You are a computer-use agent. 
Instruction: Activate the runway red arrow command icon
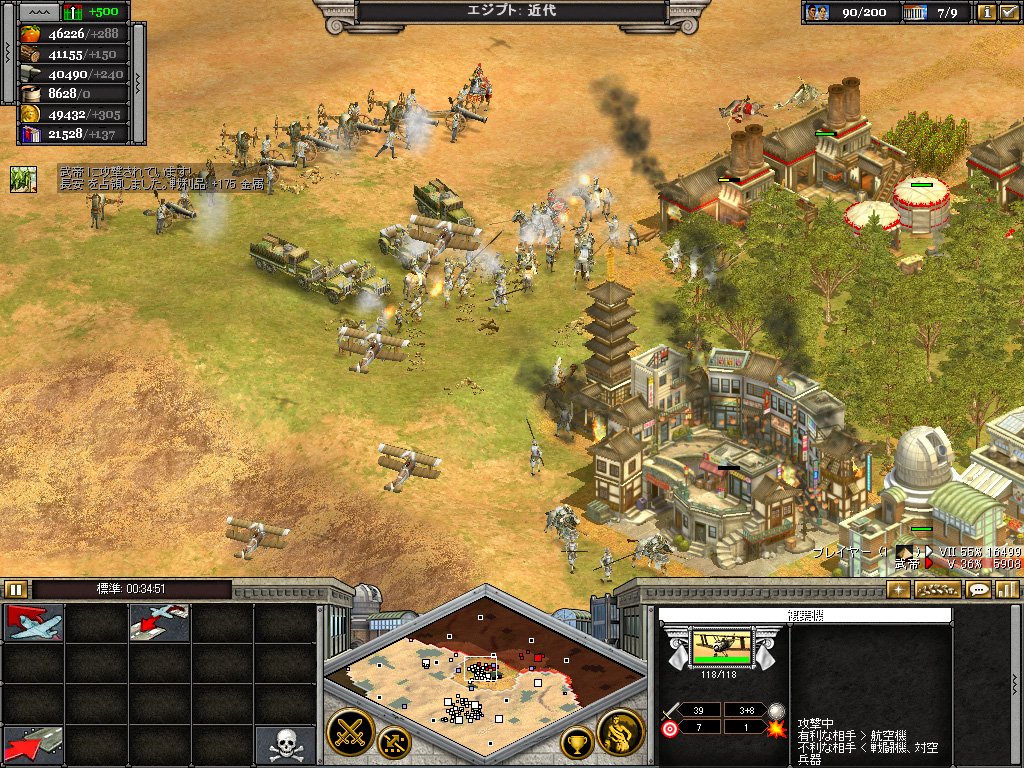click(x=35, y=744)
